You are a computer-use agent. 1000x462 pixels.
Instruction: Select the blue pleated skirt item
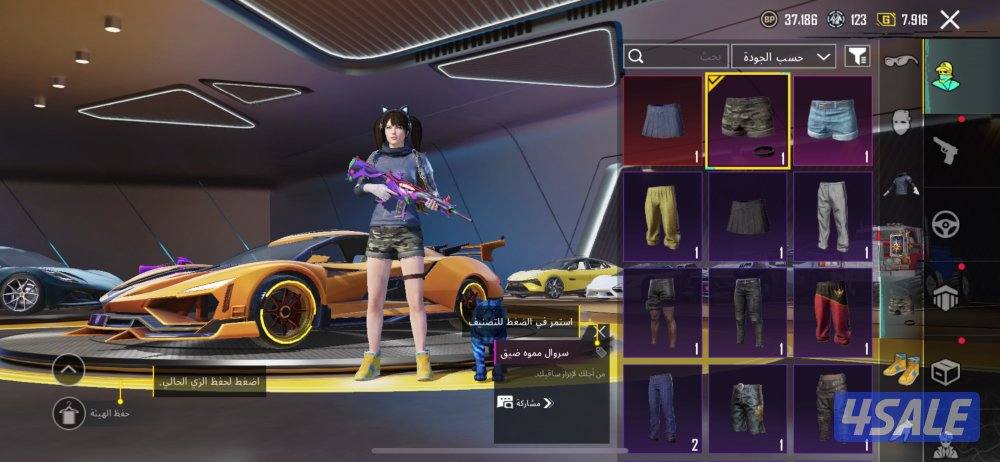click(663, 120)
